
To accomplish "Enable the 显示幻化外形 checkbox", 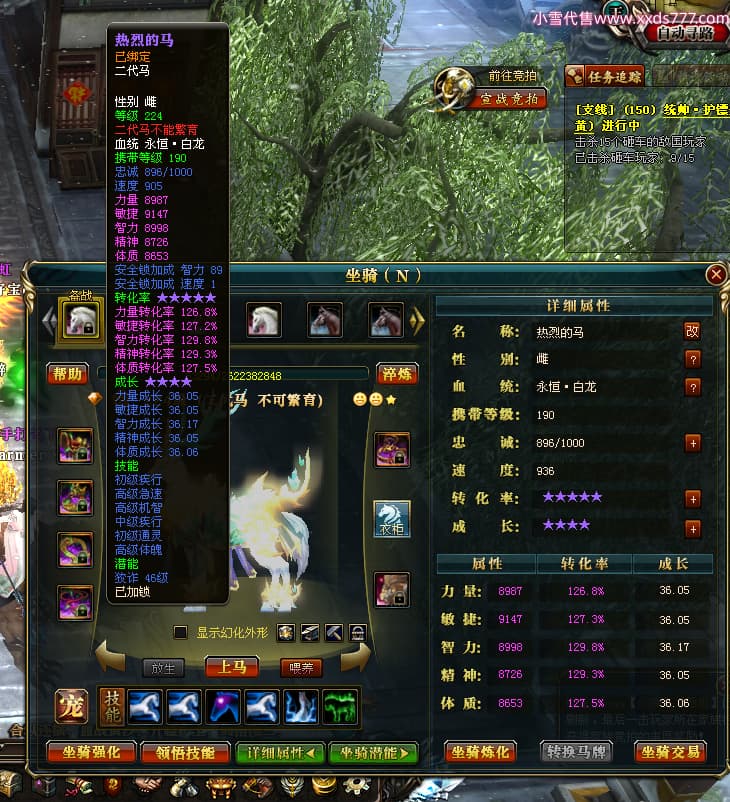I will tap(181, 632).
